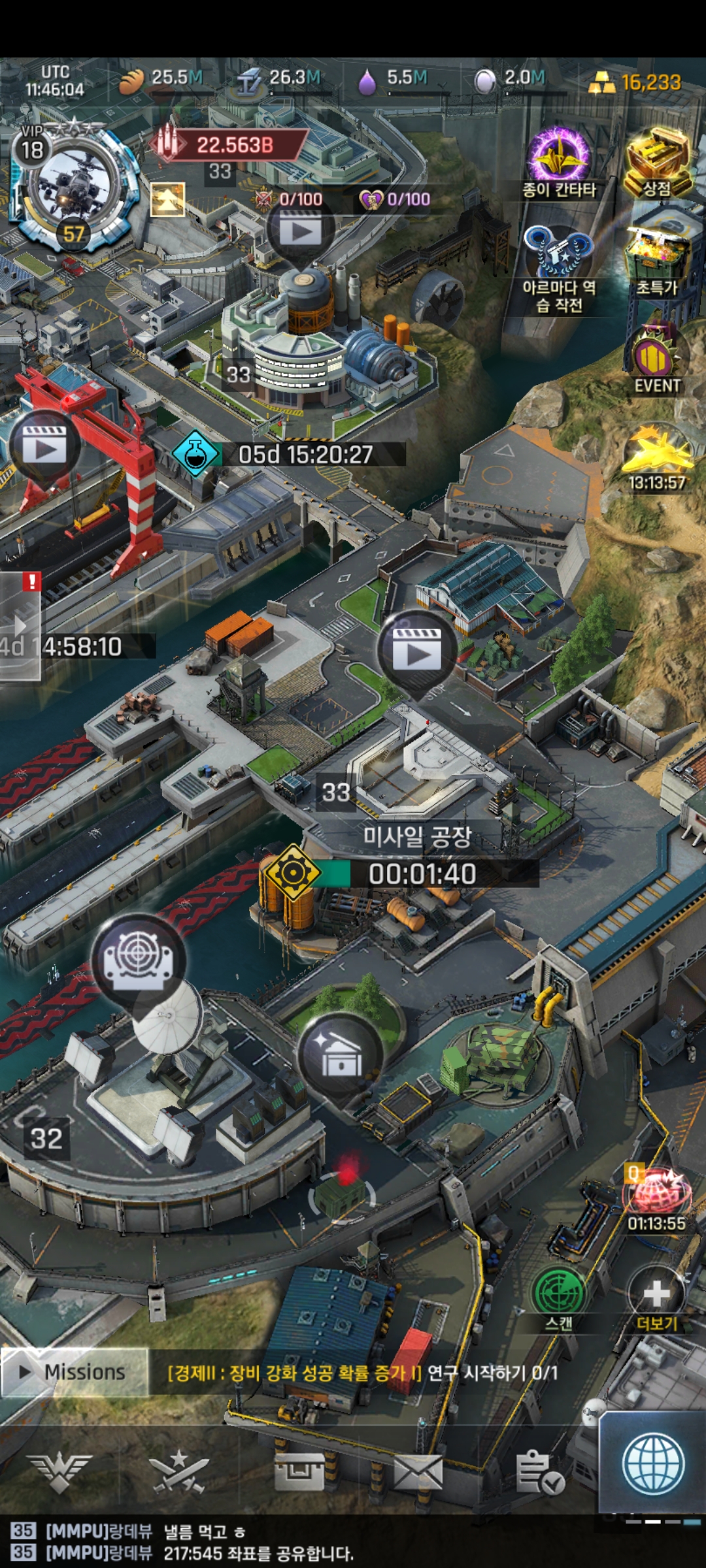Open the mail envelope inbox
The image size is (706, 1568).
[x=418, y=1473]
